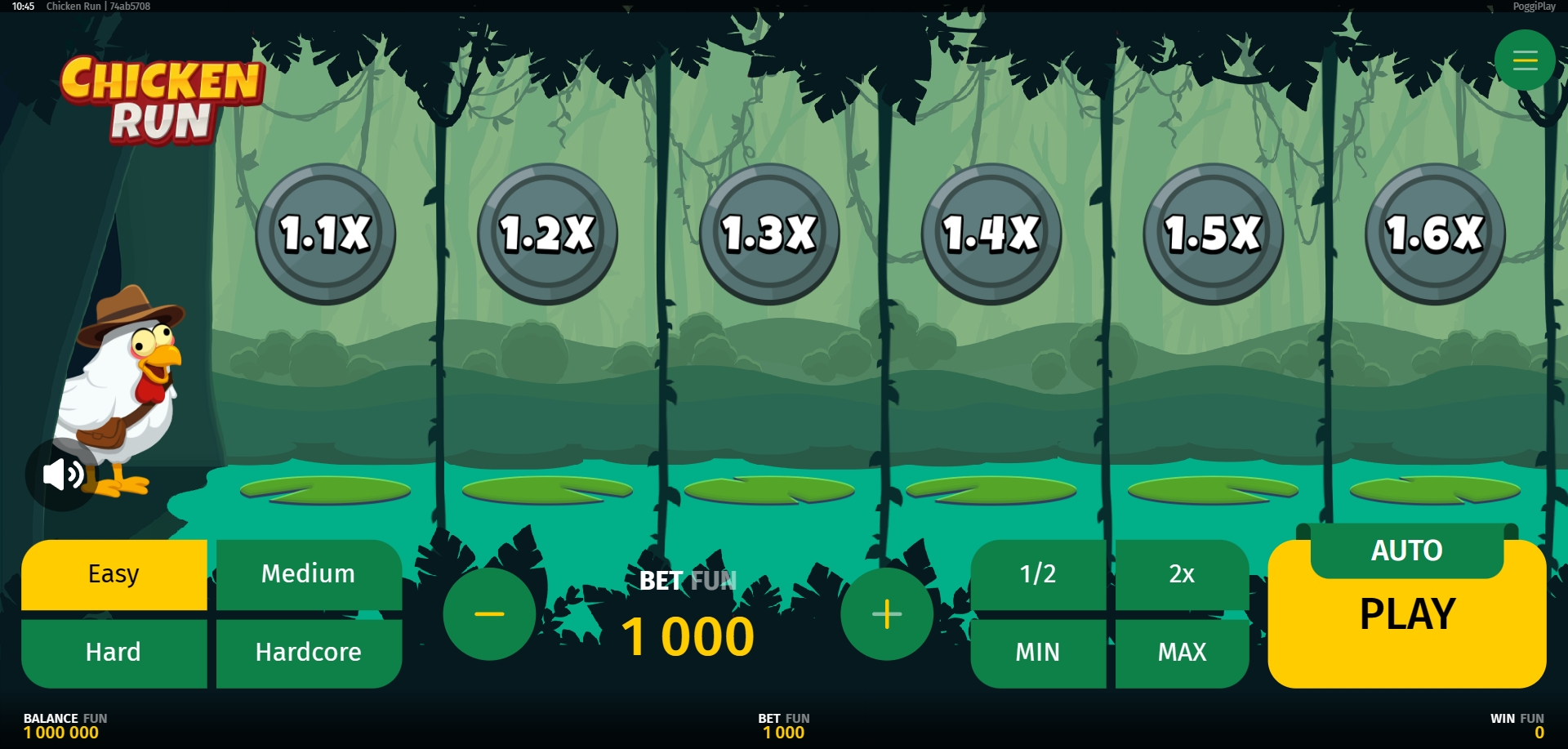Switch difficulty to Hard
The image size is (1568, 749).
click(x=114, y=653)
